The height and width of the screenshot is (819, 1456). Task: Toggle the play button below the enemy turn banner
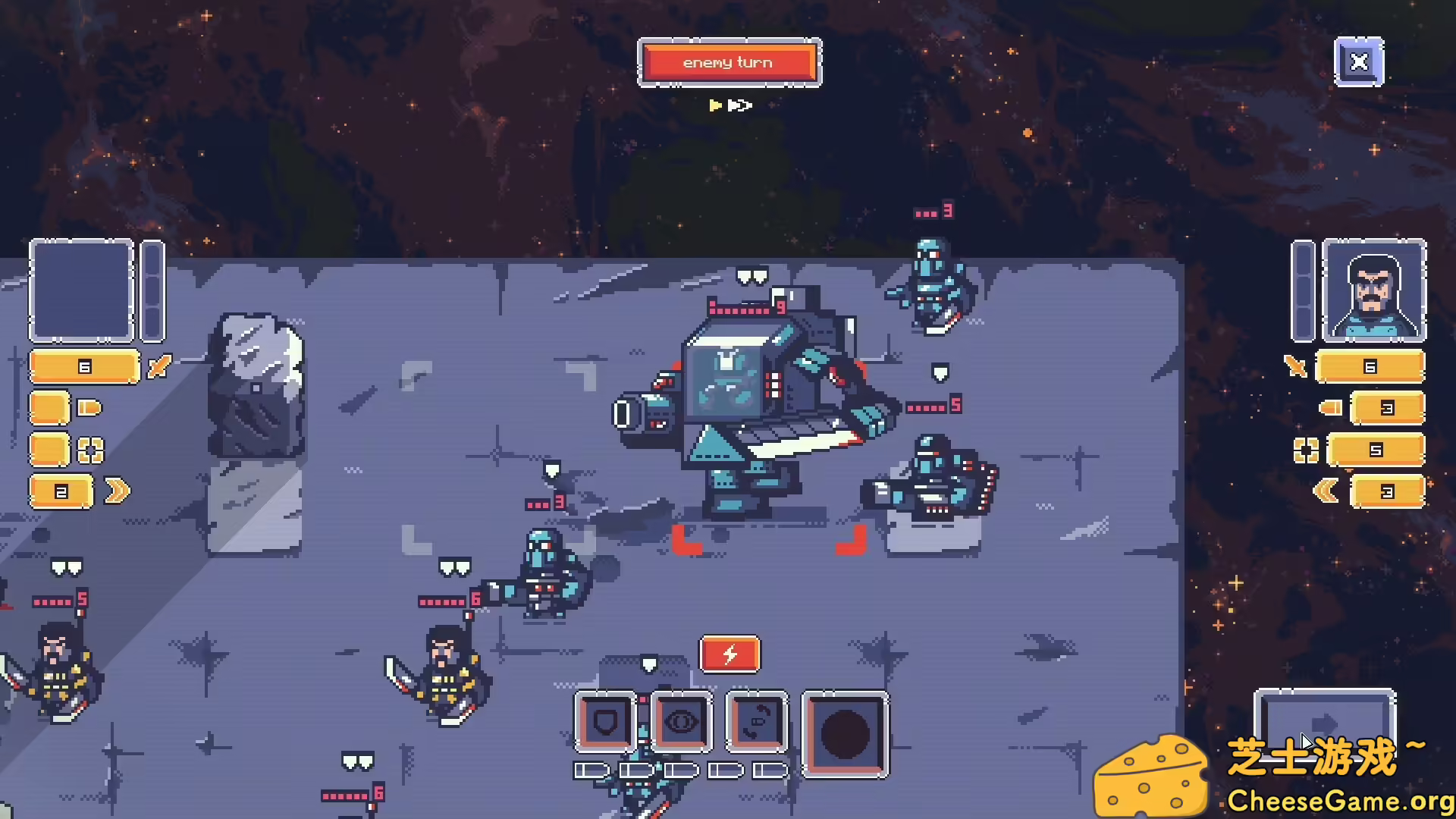716,106
